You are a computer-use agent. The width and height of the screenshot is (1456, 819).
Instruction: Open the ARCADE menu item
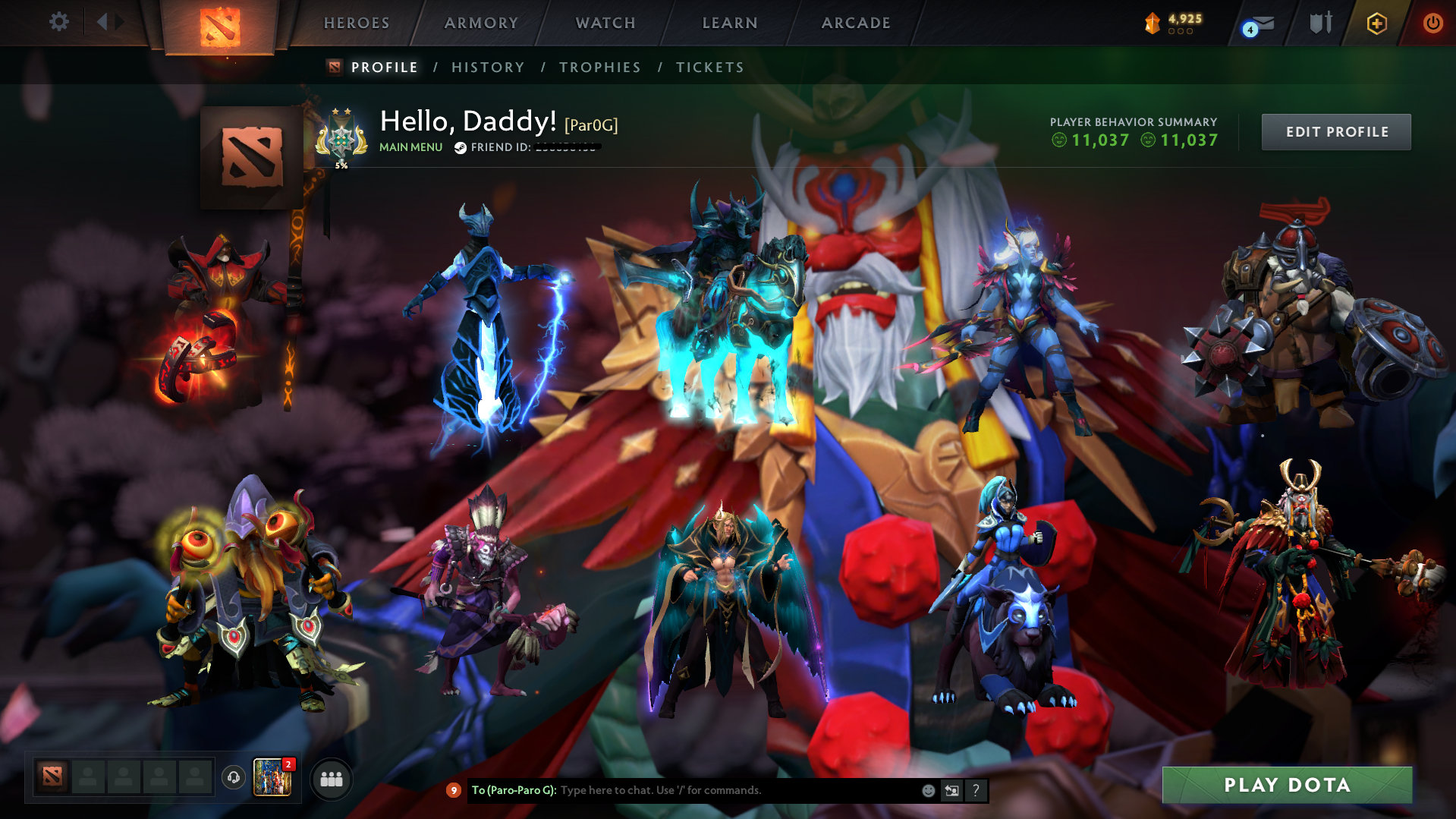click(856, 23)
